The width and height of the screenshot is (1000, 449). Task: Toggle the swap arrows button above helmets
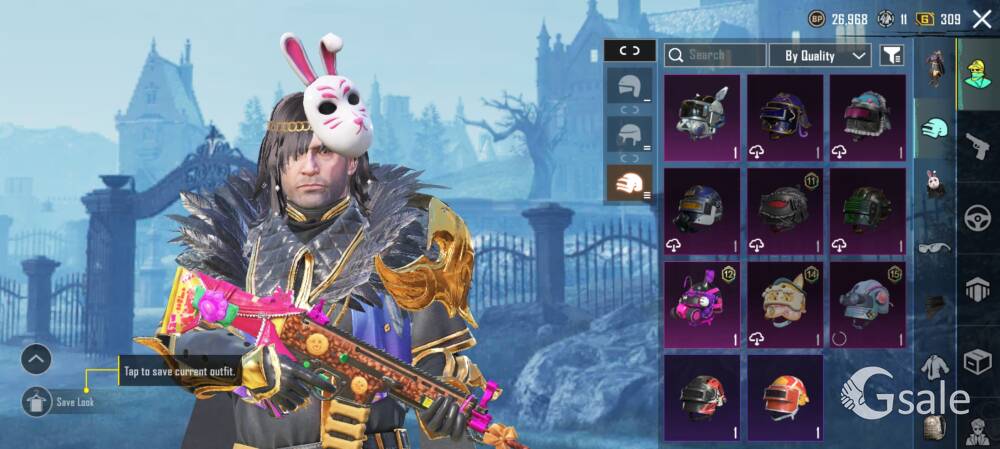pyautogui.click(x=630, y=50)
